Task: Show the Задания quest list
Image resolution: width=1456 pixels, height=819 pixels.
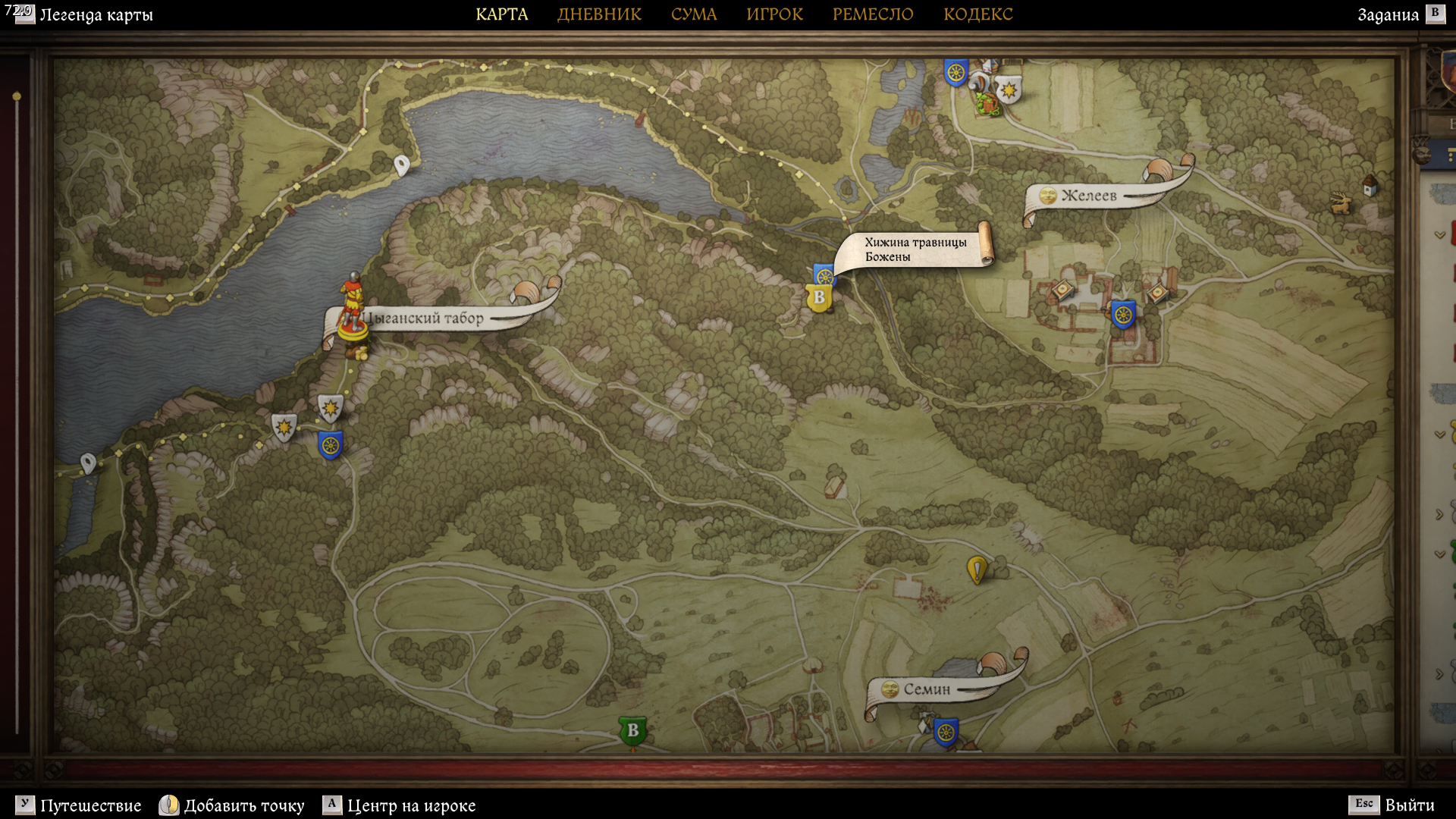Action: 1388,15
